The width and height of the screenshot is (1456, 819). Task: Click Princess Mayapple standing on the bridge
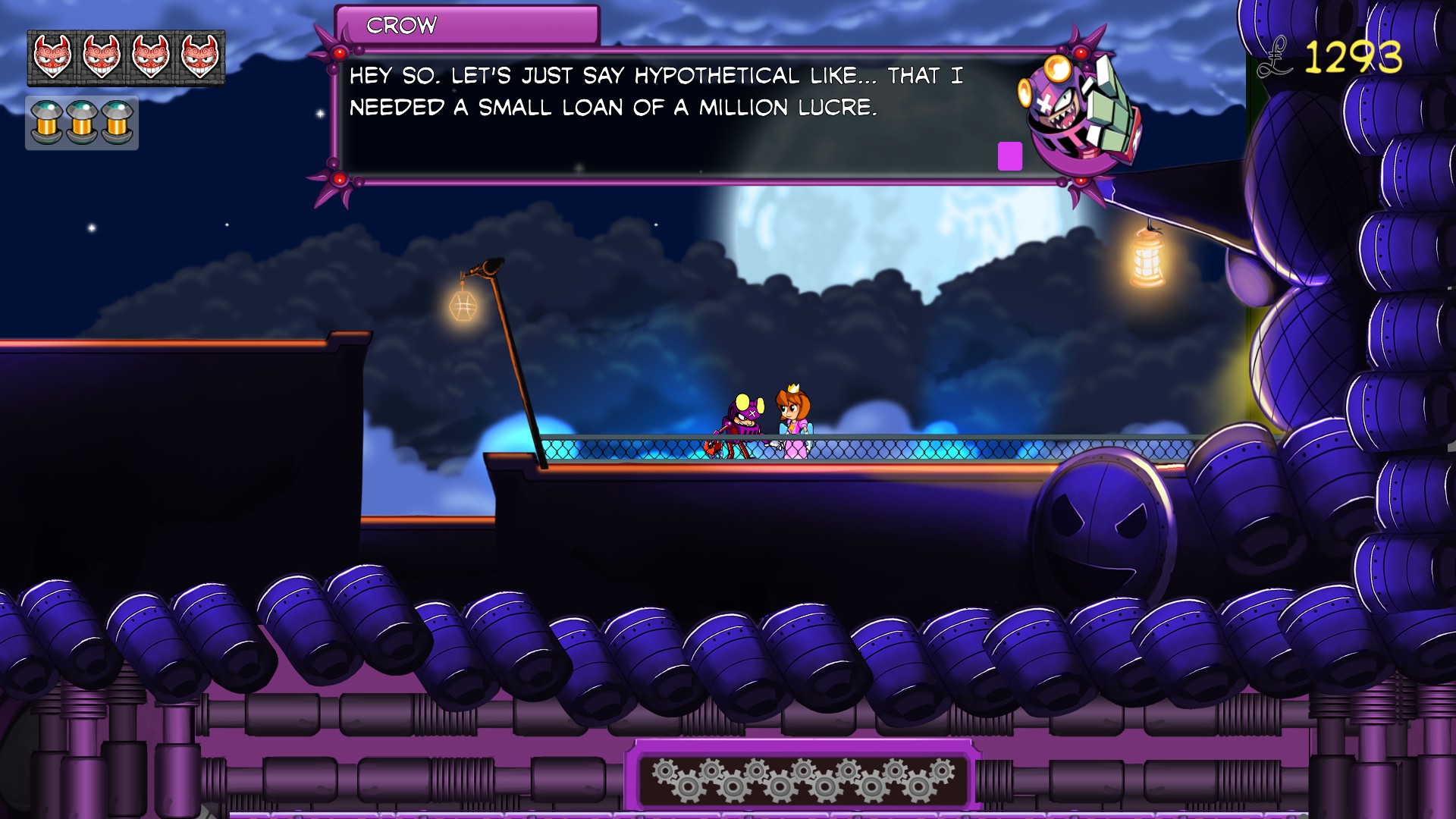click(795, 417)
